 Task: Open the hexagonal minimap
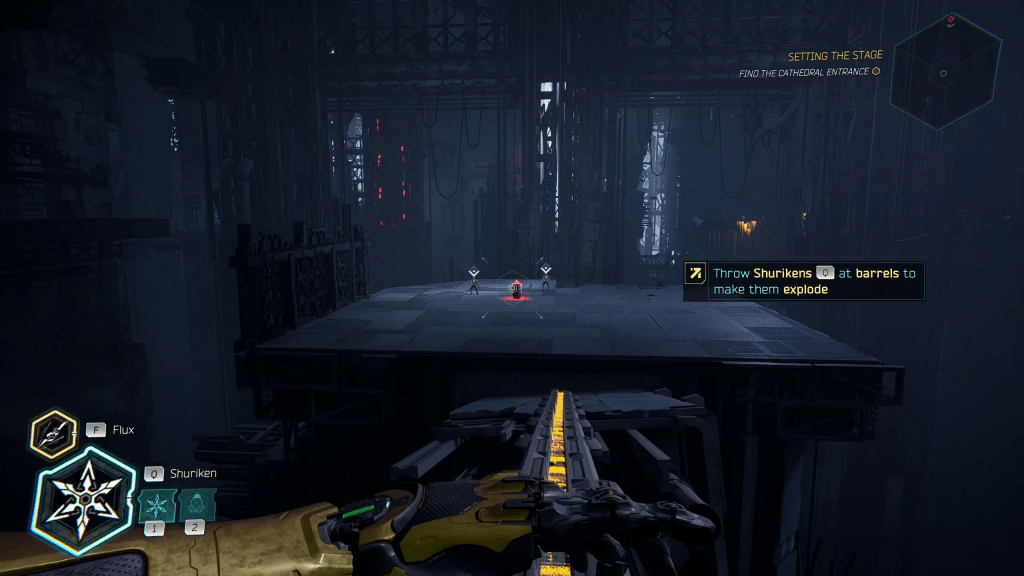[x=945, y=68]
